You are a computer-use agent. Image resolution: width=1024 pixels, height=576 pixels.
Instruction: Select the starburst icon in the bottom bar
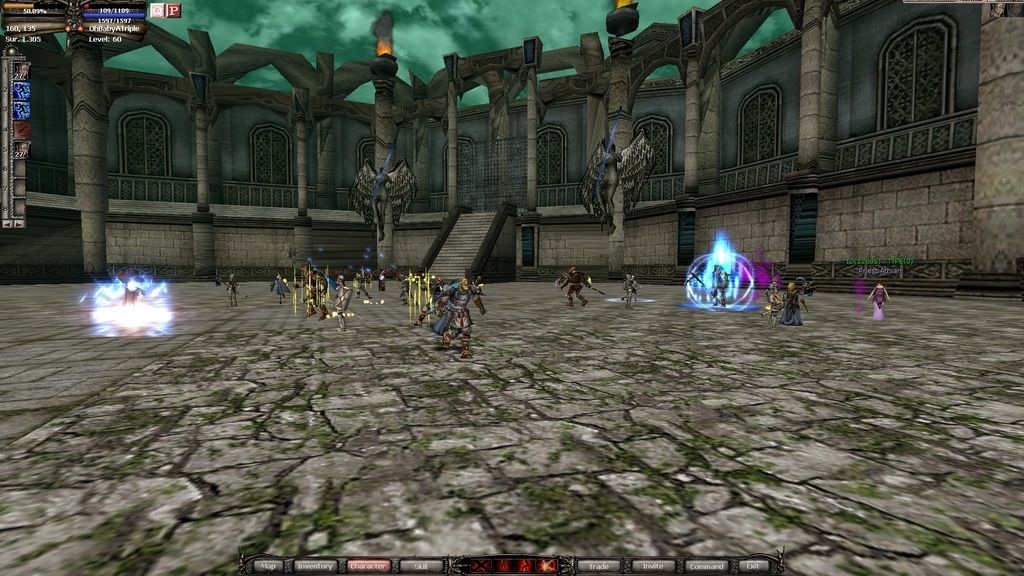pyautogui.click(x=543, y=566)
